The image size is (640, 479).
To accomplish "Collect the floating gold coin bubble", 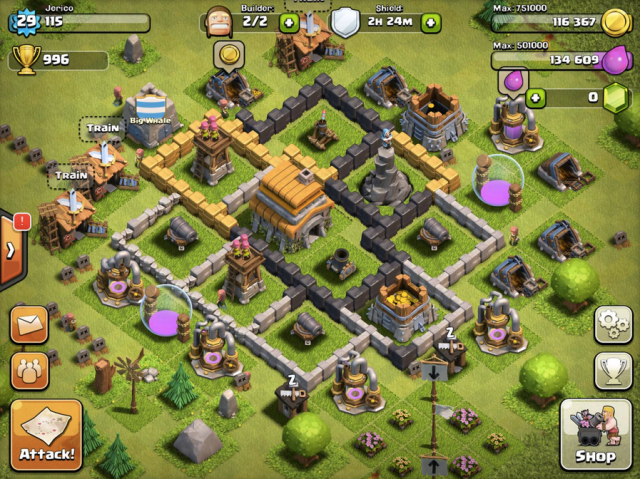I will click(229, 53).
